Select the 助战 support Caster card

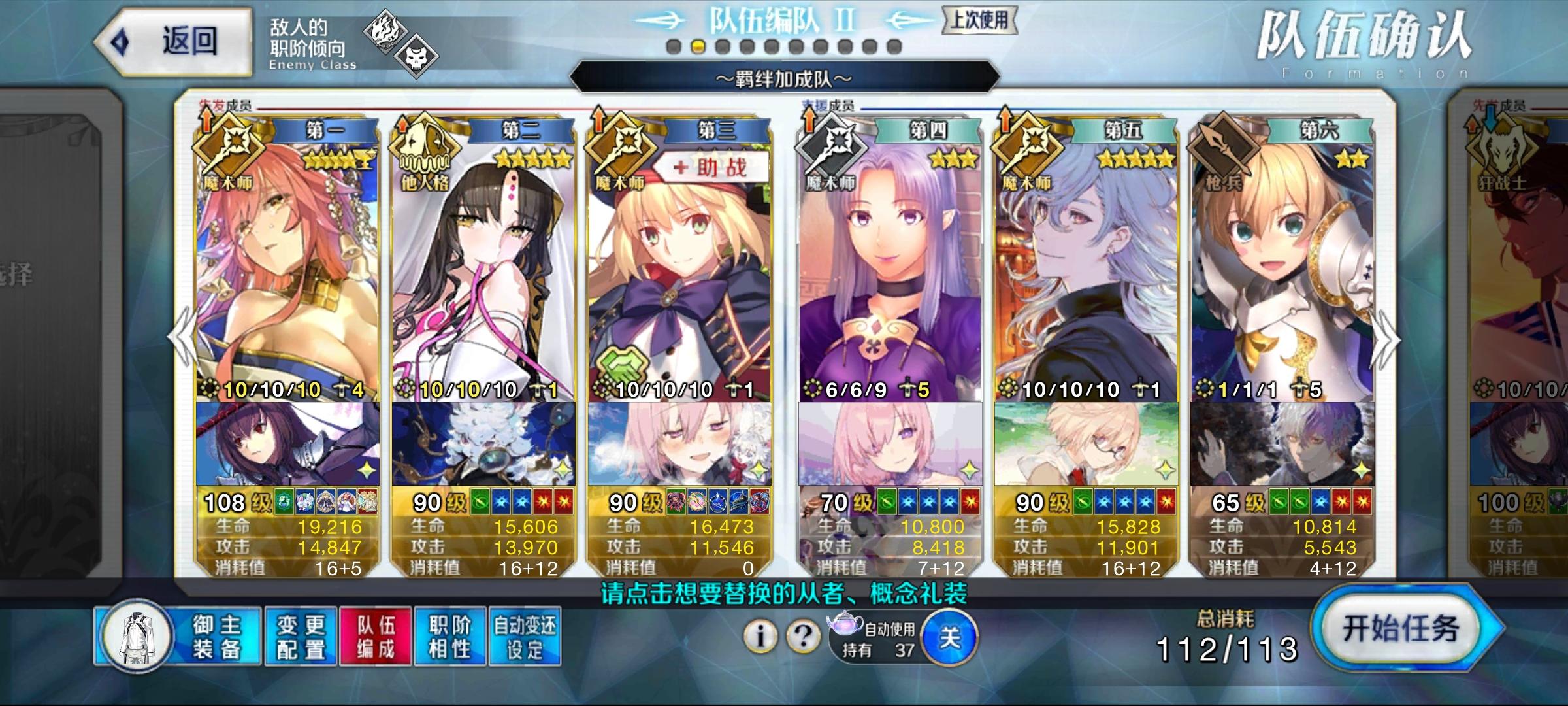(679, 275)
